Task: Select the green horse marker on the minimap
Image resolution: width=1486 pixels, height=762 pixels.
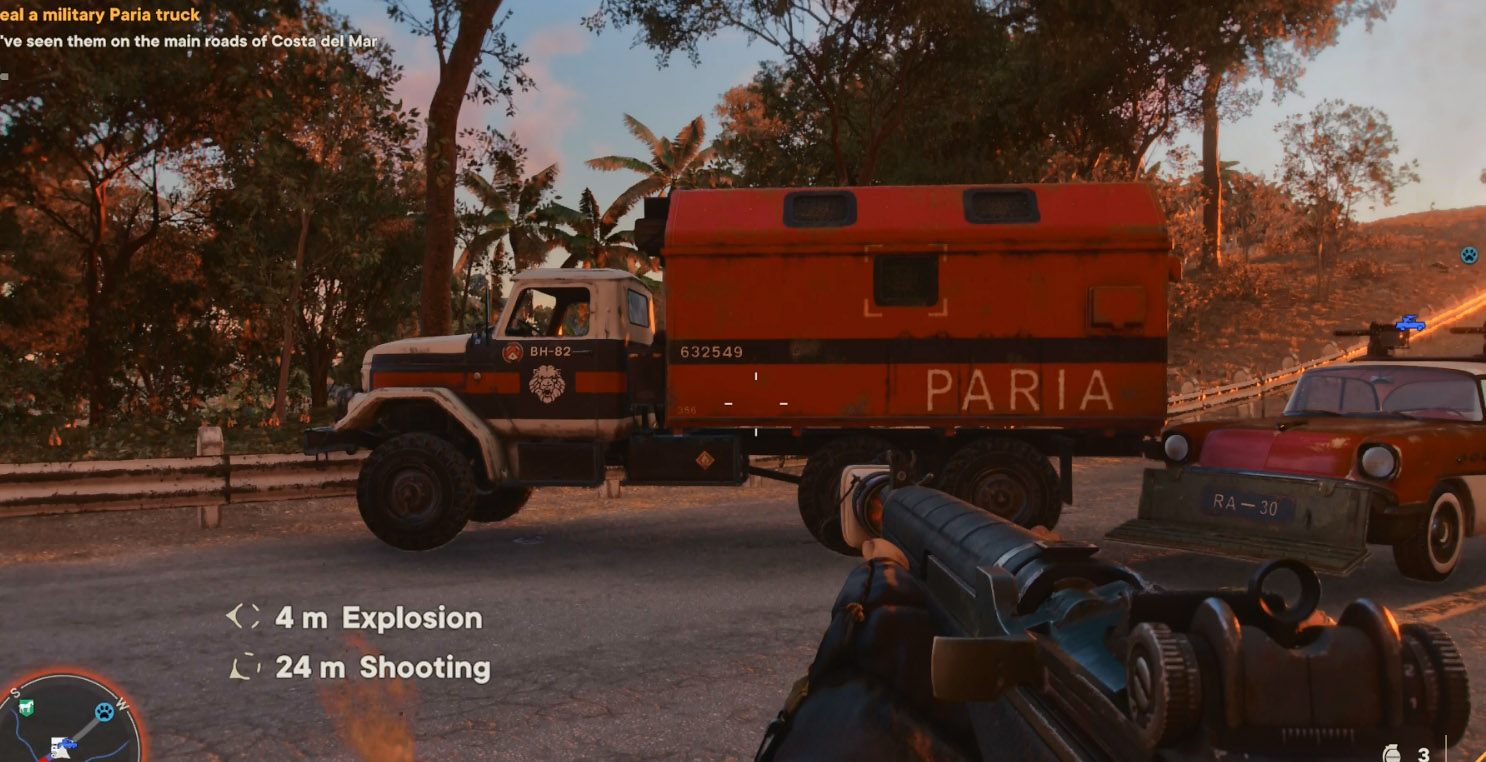Action: pyautogui.click(x=25, y=708)
